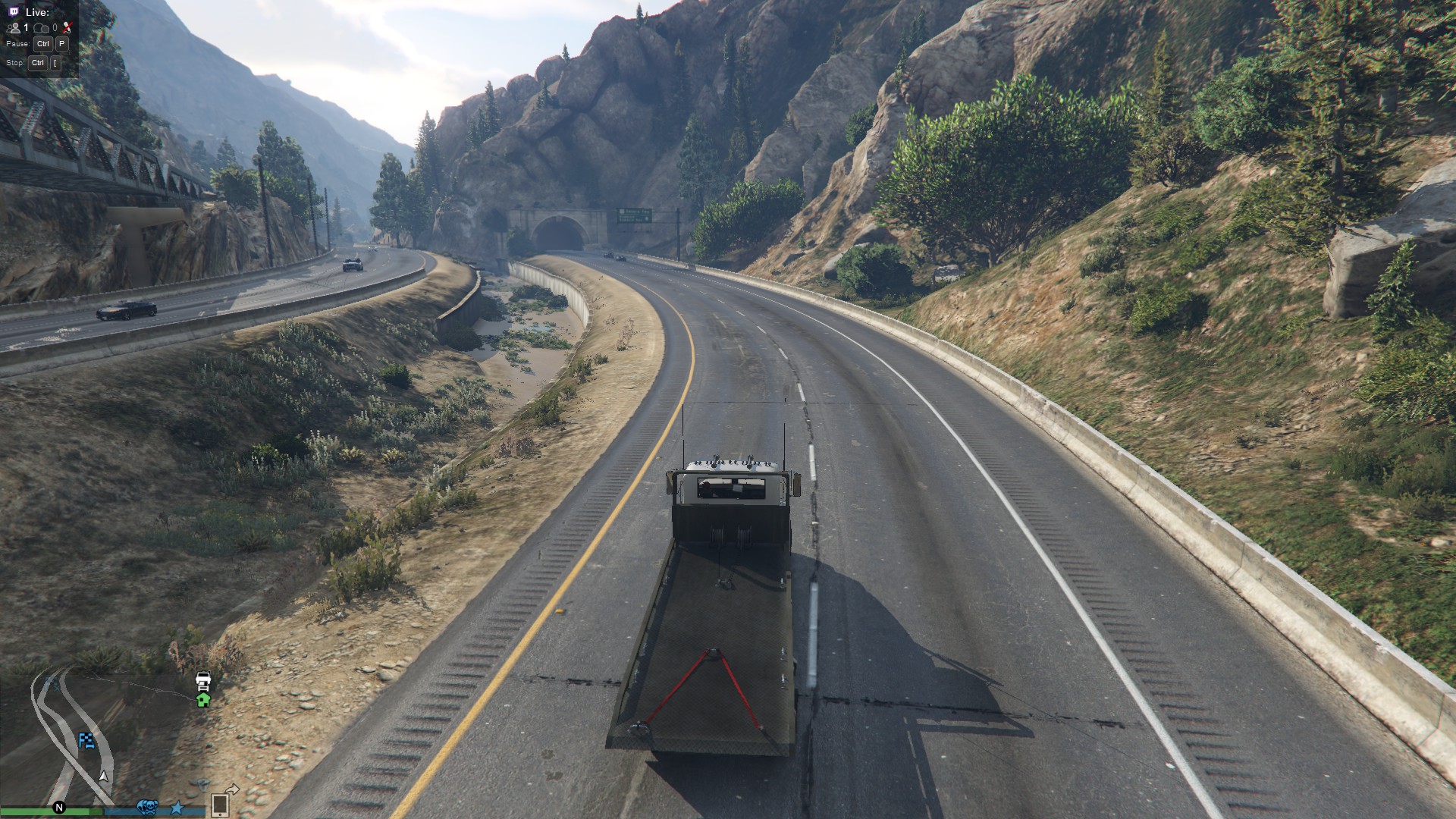Select the blue star icon below minimap
Screen dimensions: 1456x819
coord(177,808)
